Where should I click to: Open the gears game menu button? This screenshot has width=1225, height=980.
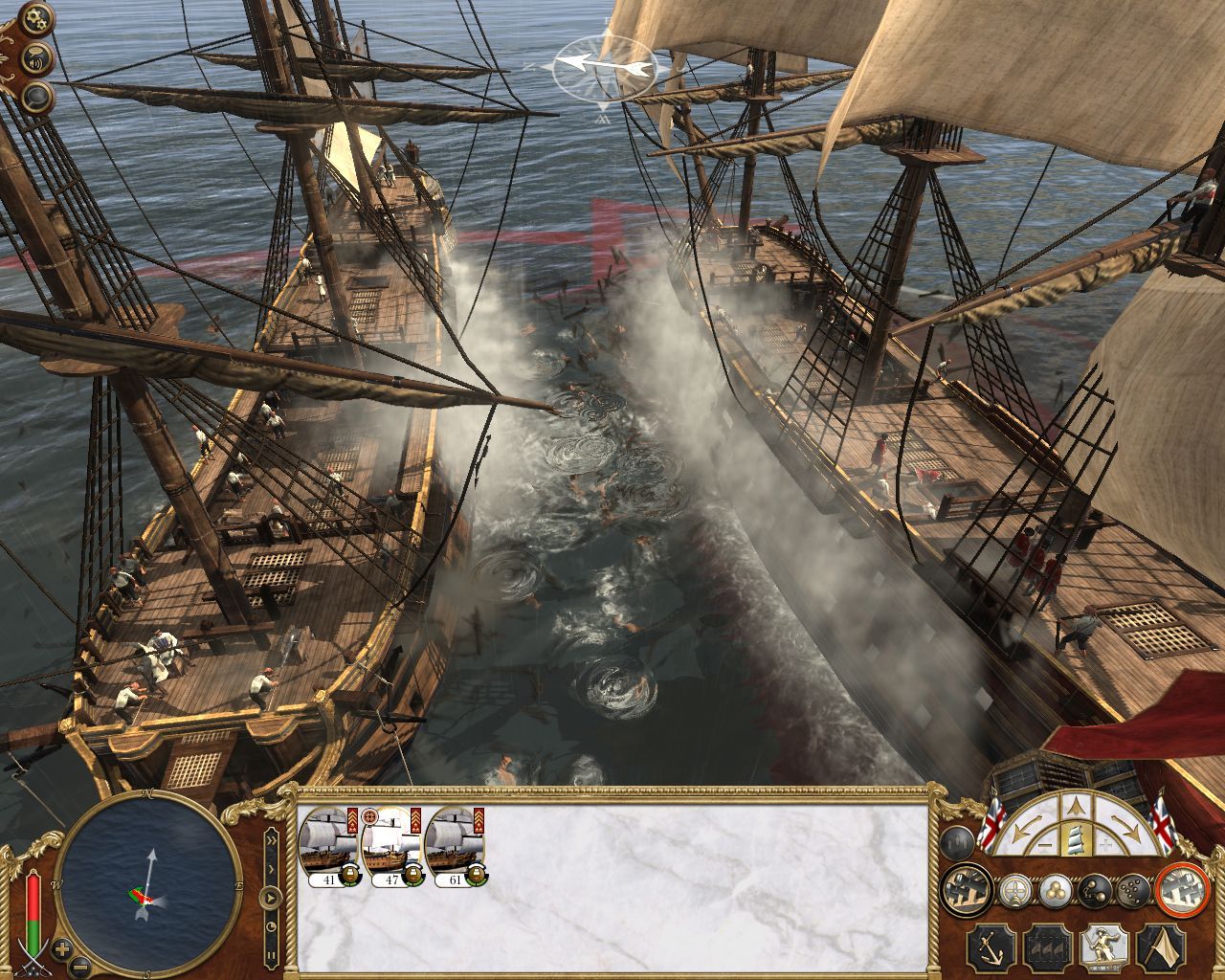tap(37, 18)
